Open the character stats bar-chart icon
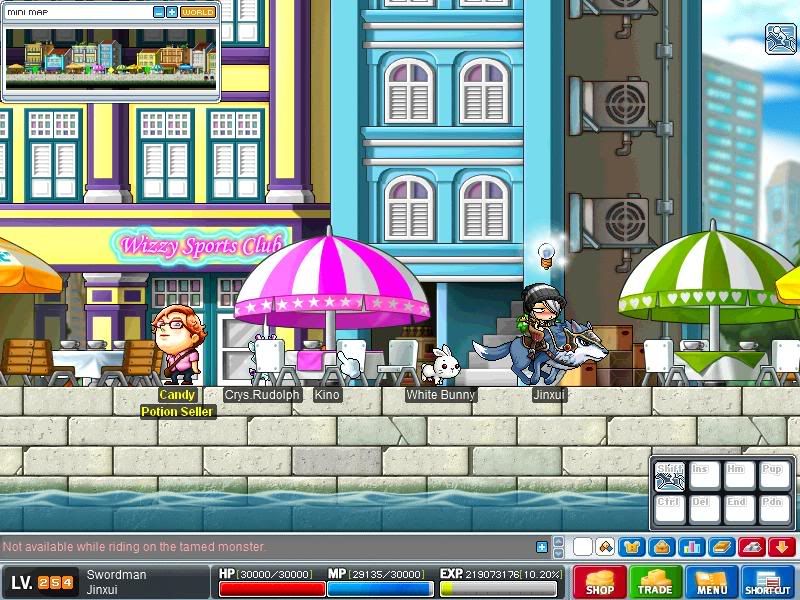 coord(692,547)
